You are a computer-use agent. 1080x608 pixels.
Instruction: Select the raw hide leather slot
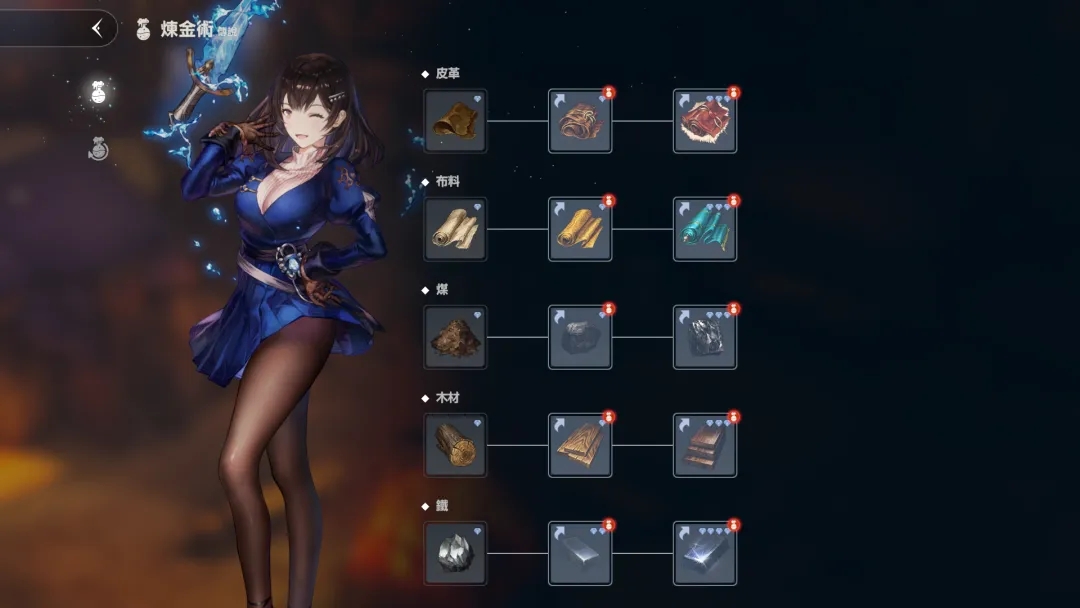(x=455, y=121)
